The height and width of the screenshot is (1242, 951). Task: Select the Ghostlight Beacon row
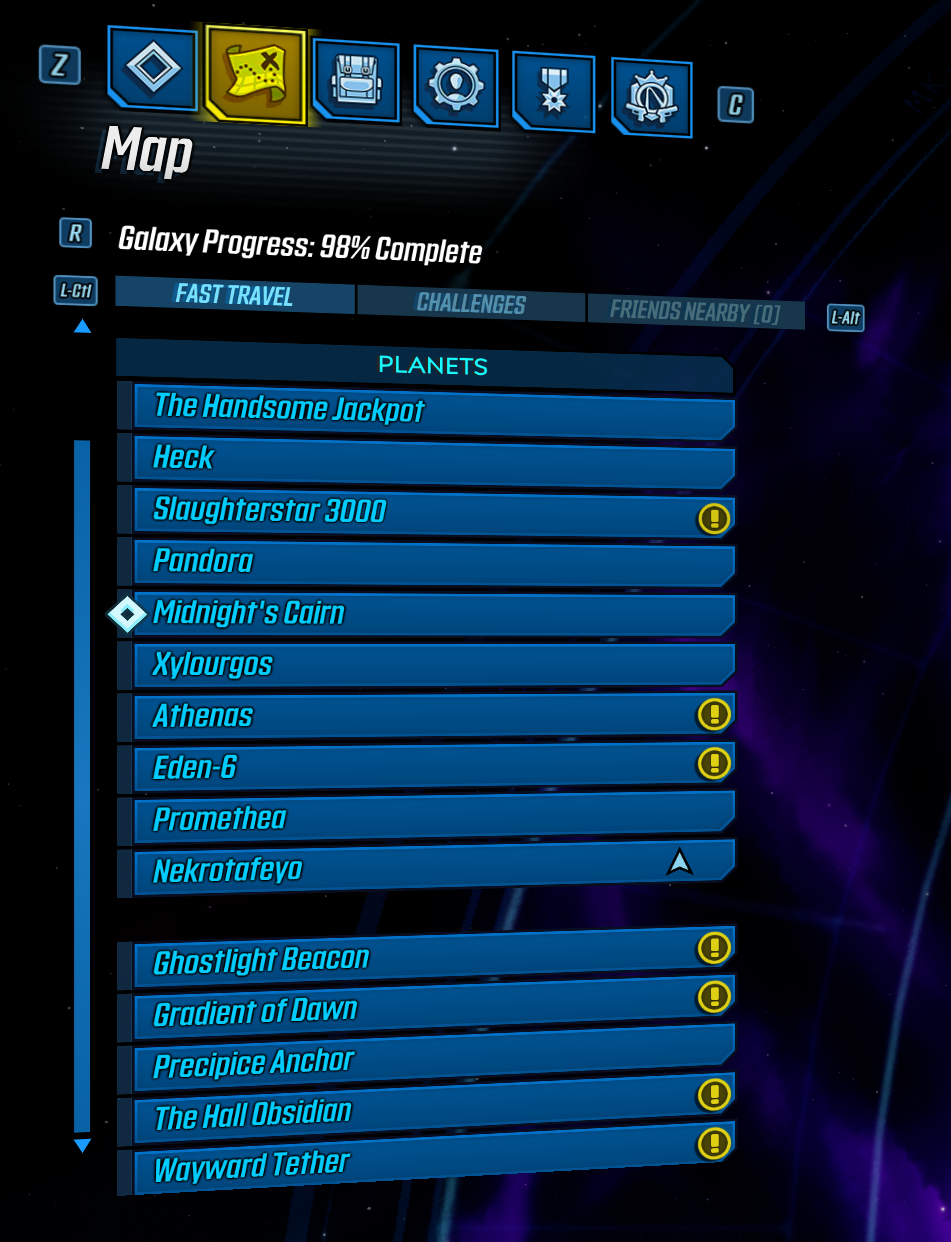(x=420, y=957)
